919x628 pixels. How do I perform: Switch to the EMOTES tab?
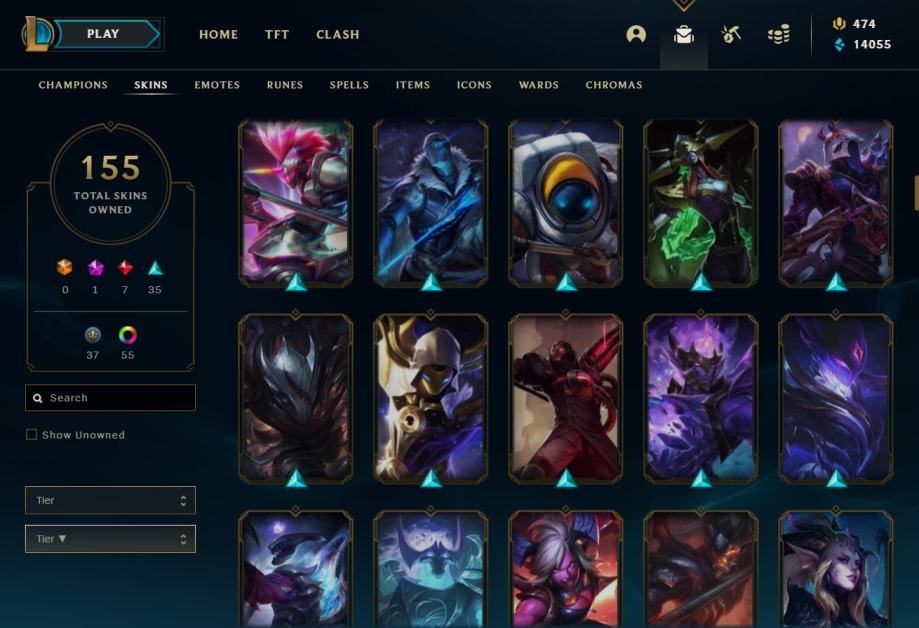pos(217,85)
